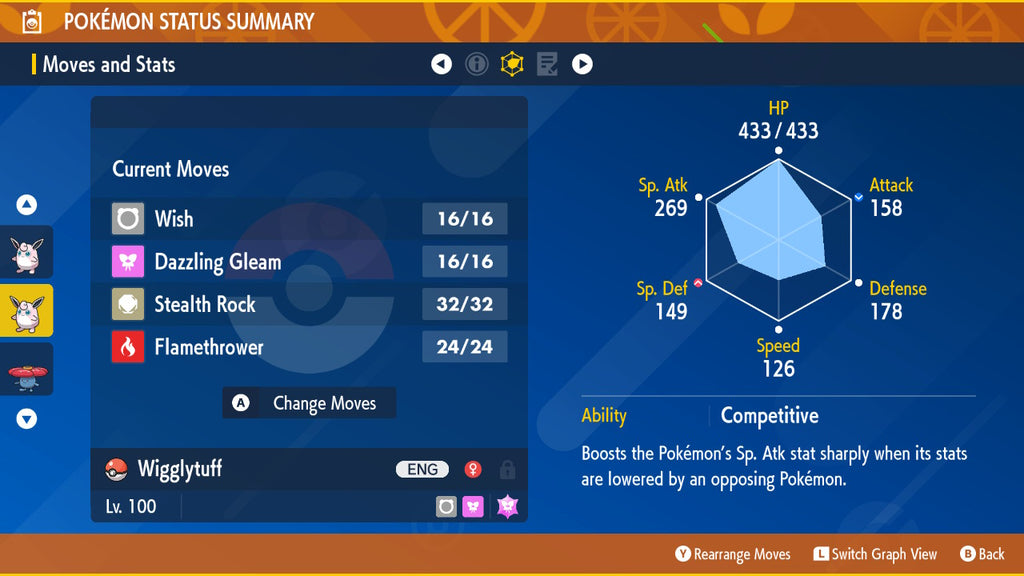Viewport: 1024px width, 576px height.
Task: Go to the next summary page arrow
Action: (582, 65)
